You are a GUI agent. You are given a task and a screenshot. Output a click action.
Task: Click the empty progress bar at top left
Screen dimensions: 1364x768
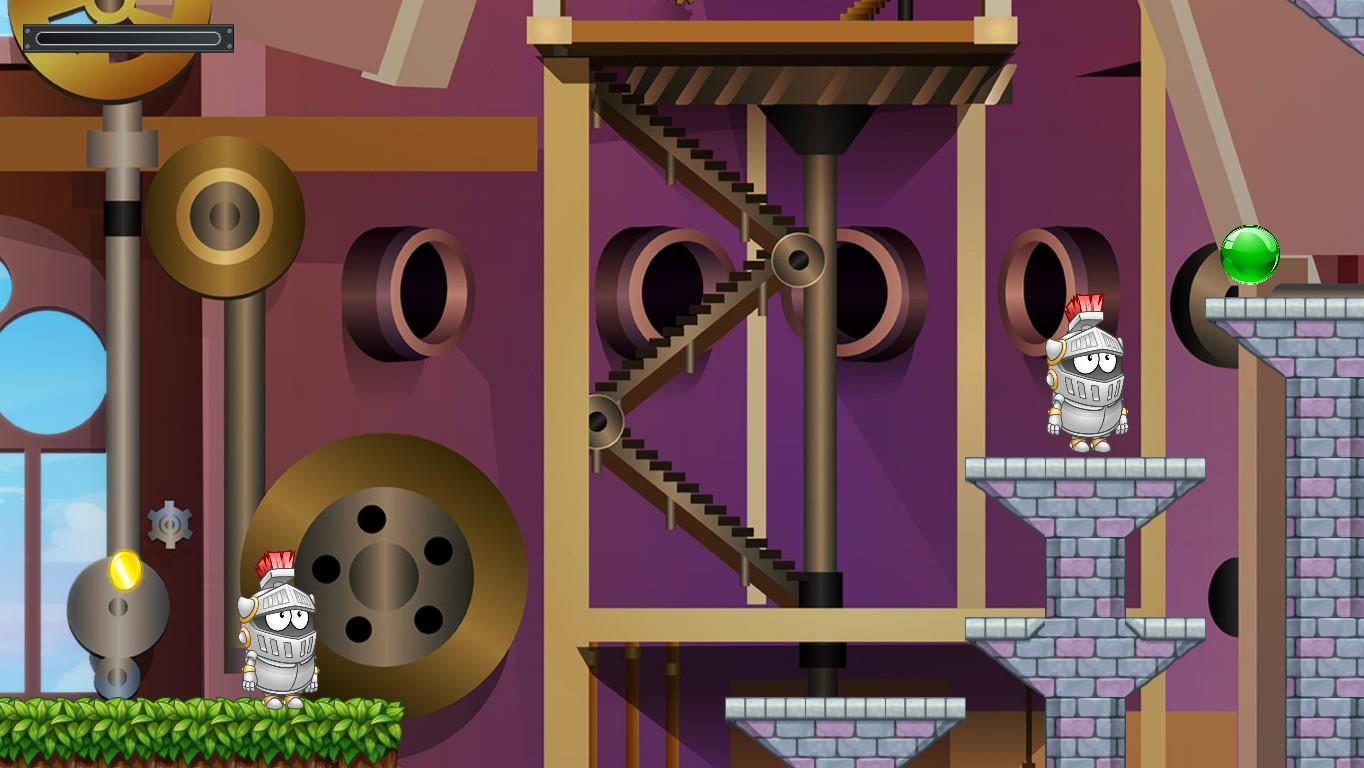tap(130, 35)
